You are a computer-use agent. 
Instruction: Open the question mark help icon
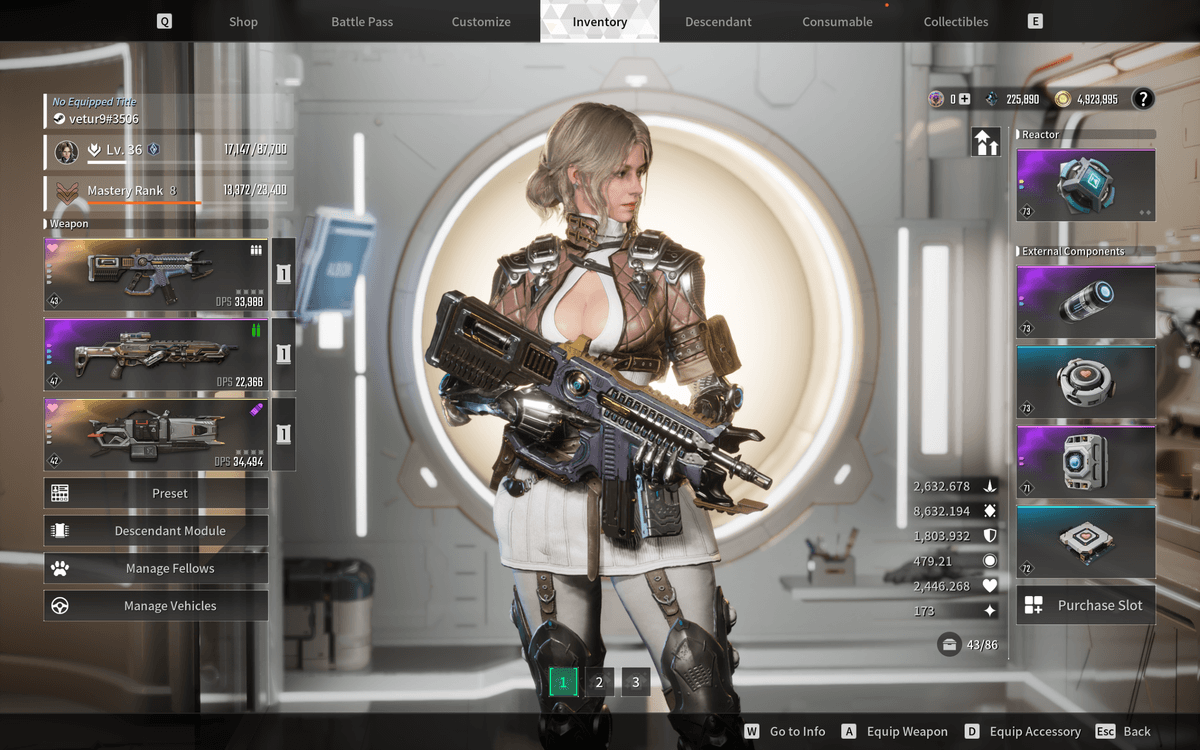point(1142,98)
